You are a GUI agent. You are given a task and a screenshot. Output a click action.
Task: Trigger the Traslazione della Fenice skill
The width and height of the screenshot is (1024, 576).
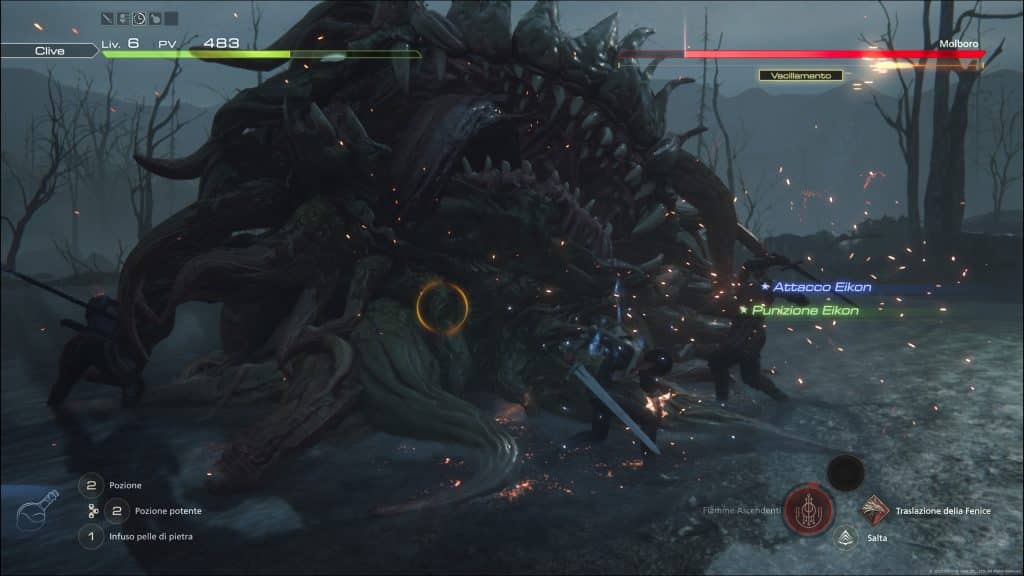tap(876, 511)
